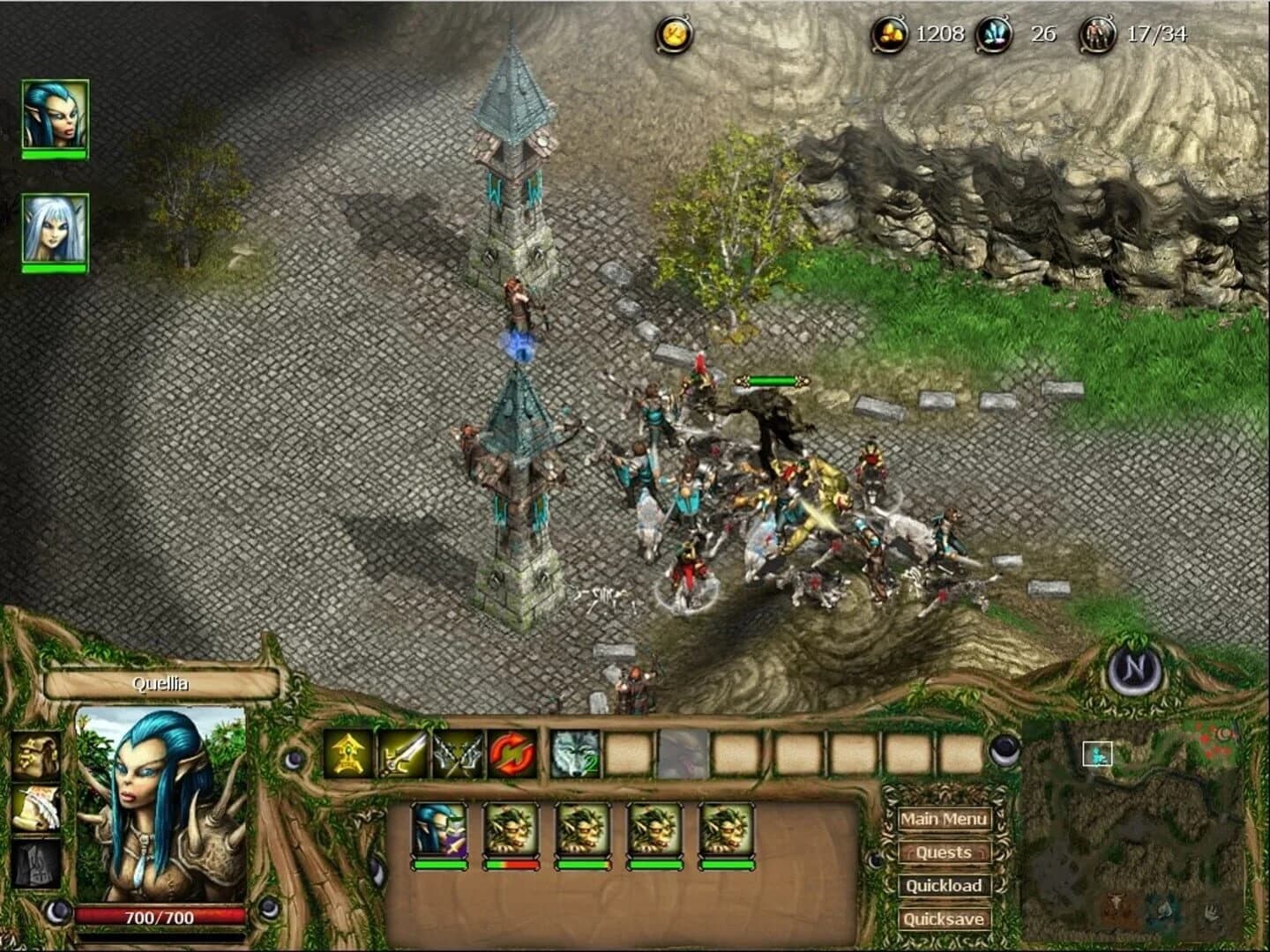This screenshot has height=952, width=1270.
Task: Toggle the grayed armor slot in the sidebar
Action: pyautogui.click(x=35, y=862)
